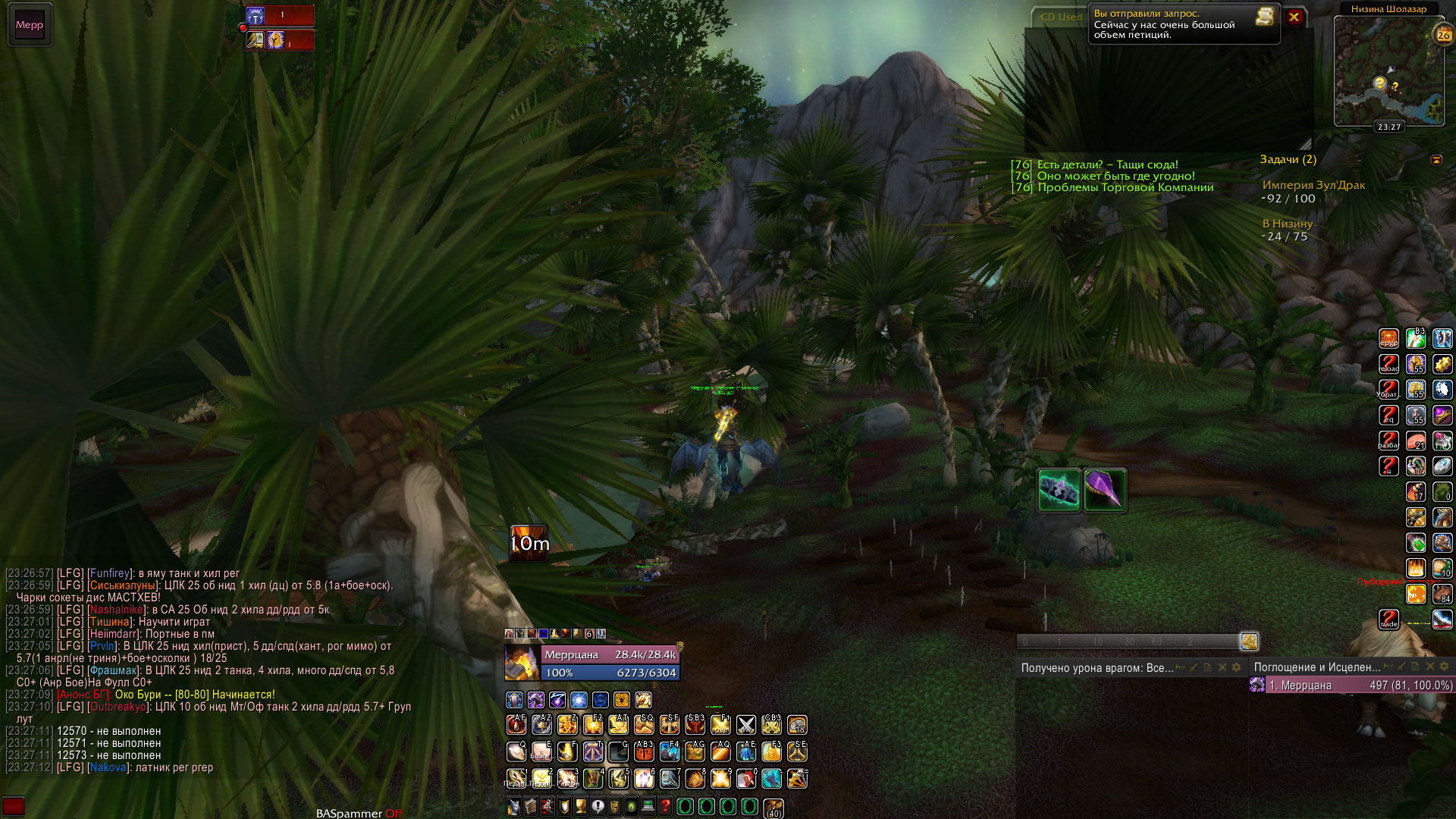Open the red question mark help menu
Image resolution: width=1456 pixels, height=819 pixels.
coord(665,806)
